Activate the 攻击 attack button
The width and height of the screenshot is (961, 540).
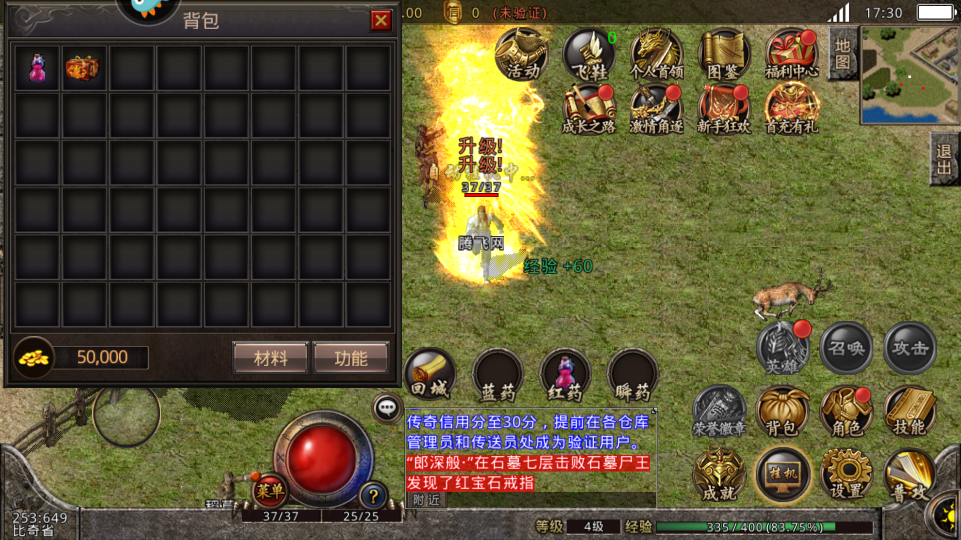click(x=910, y=348)
